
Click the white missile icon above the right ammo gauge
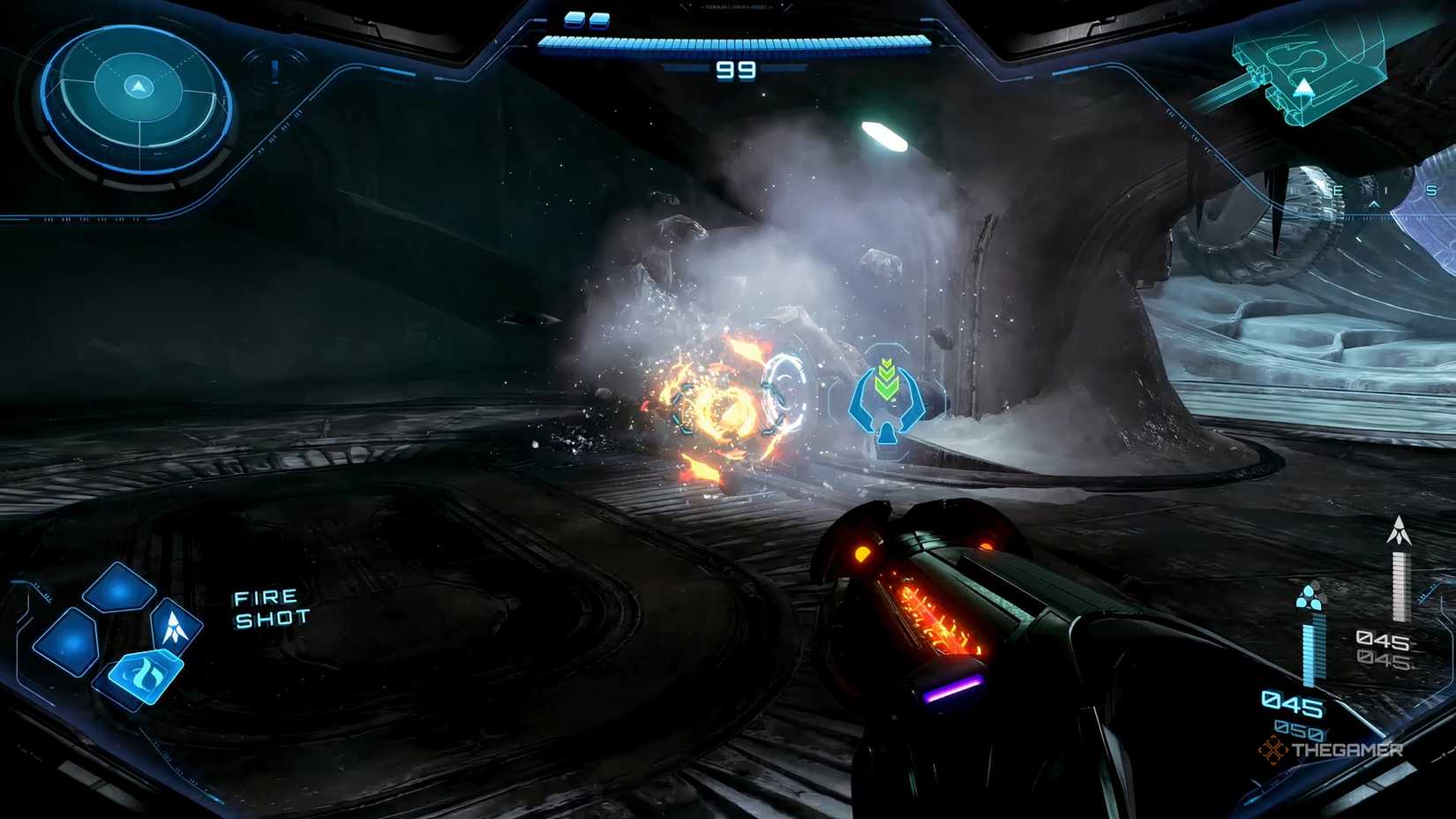[x=1399, y=530]
